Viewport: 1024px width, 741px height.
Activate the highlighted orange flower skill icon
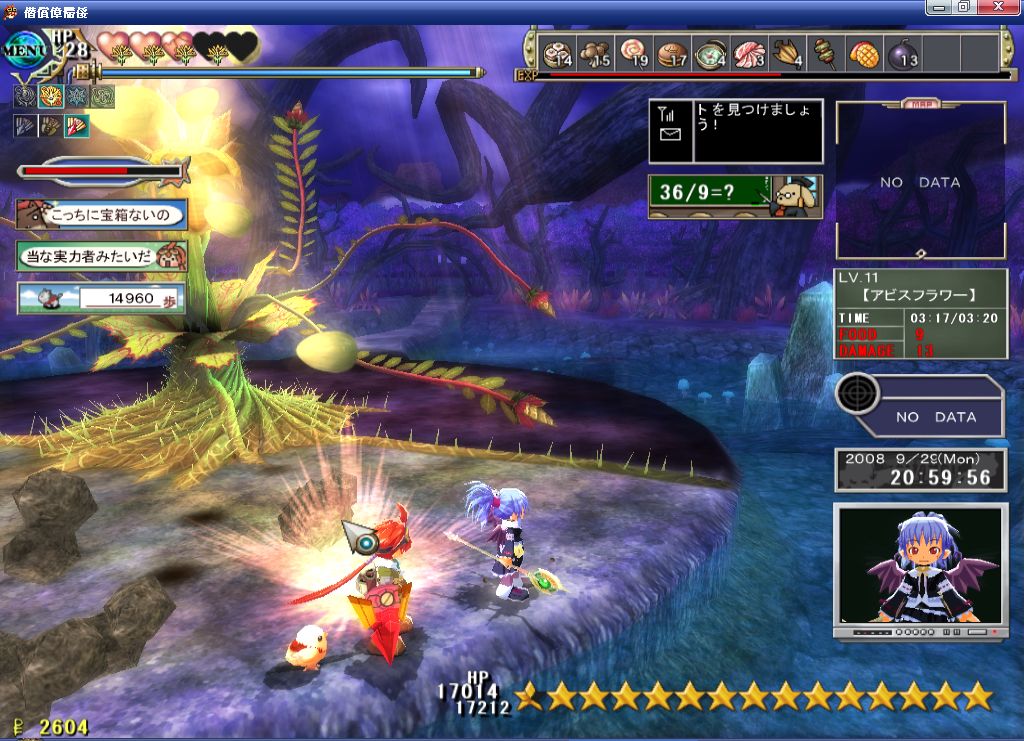(x=50, y=97)
